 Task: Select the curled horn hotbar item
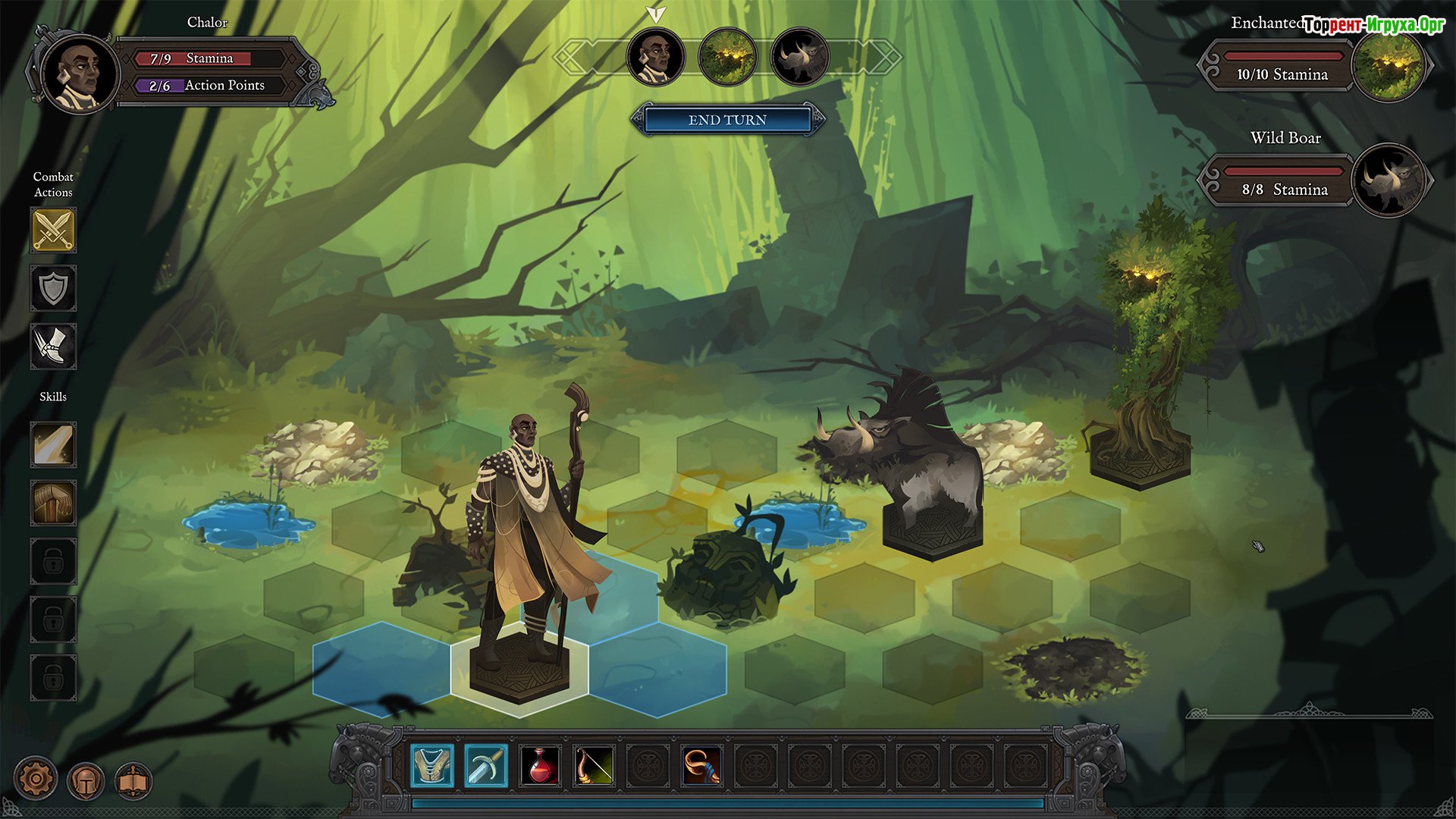[701, 765]
